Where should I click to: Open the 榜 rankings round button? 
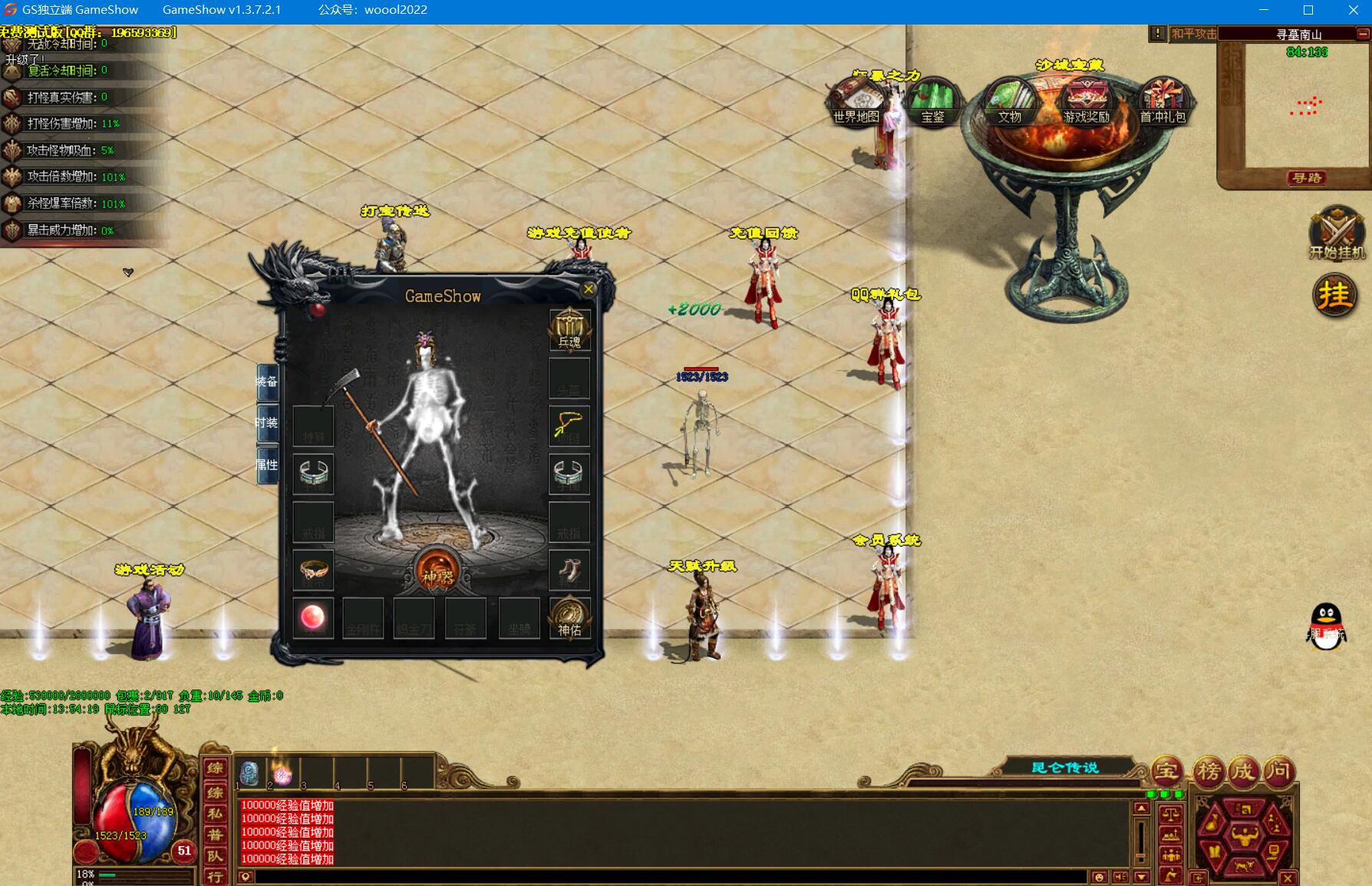pos(1208,771)
